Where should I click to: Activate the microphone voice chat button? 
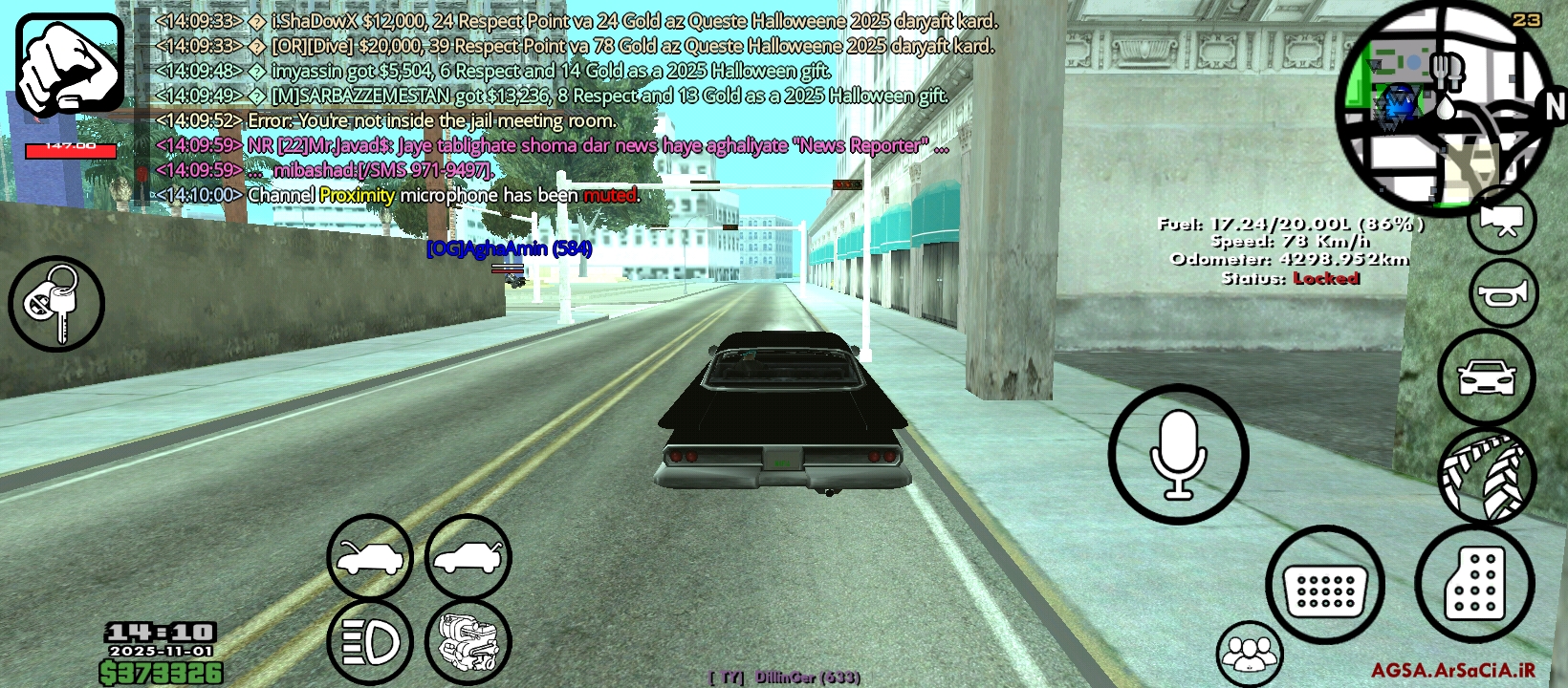(x=1178, y=455)
